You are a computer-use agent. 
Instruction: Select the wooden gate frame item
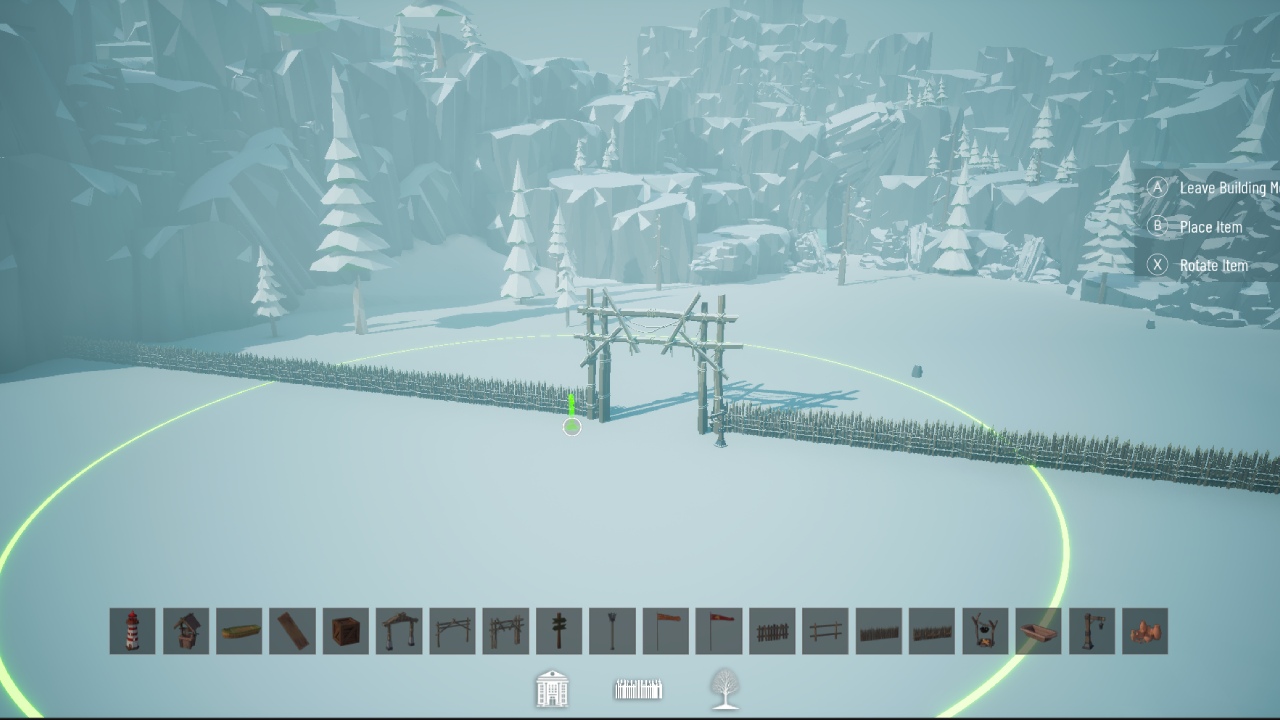tap(453, 630)
